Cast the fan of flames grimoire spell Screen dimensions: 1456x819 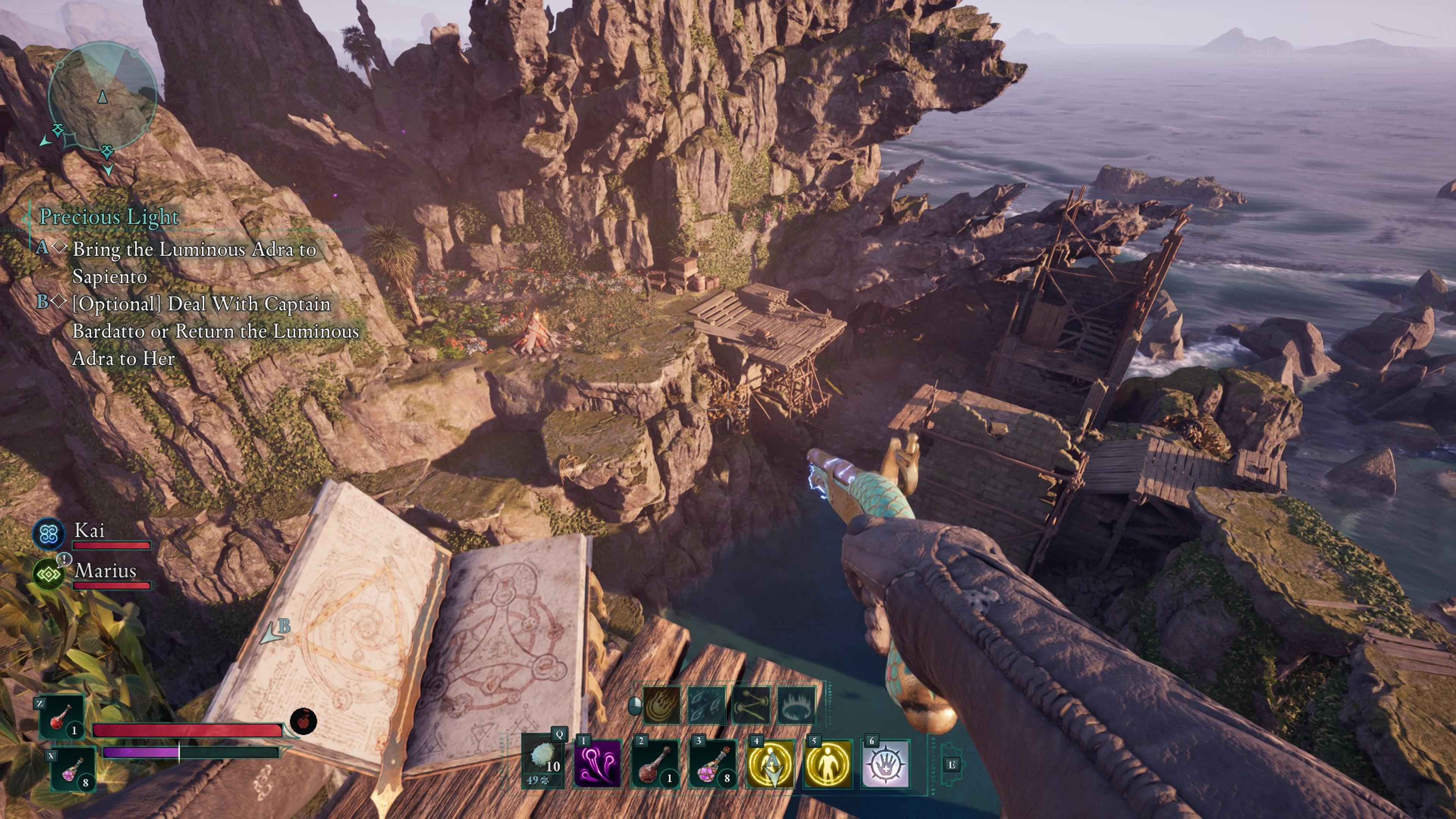pos(662,705)
